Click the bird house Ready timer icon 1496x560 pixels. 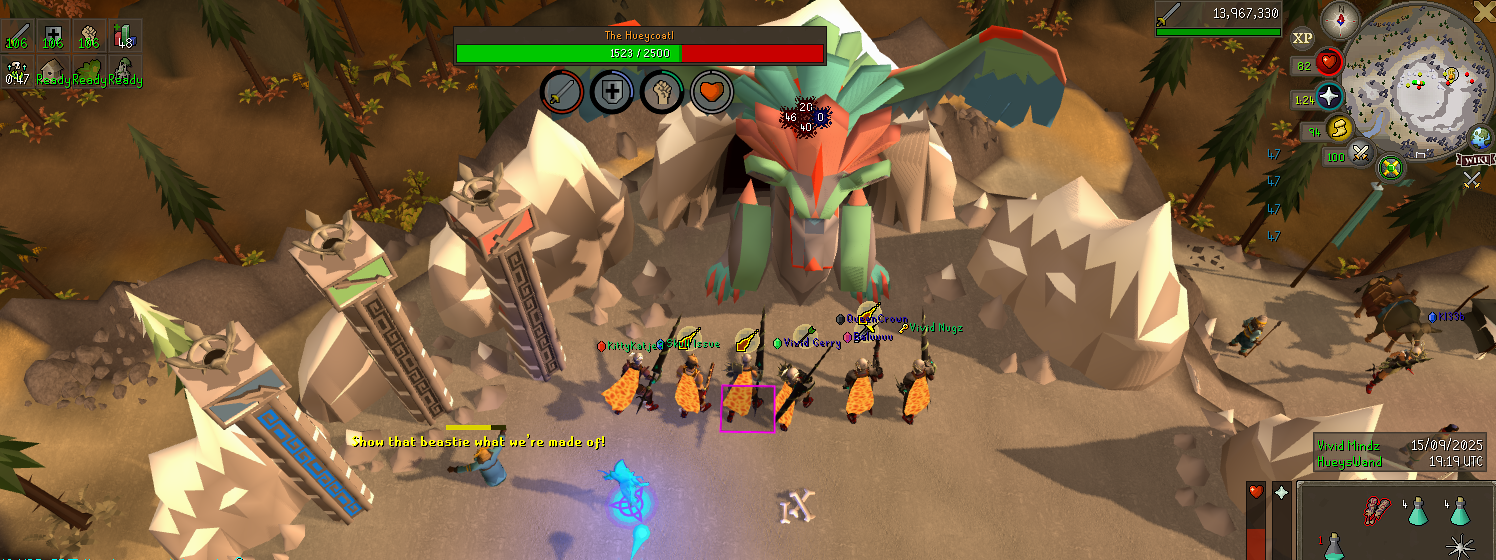pos(53,68)
